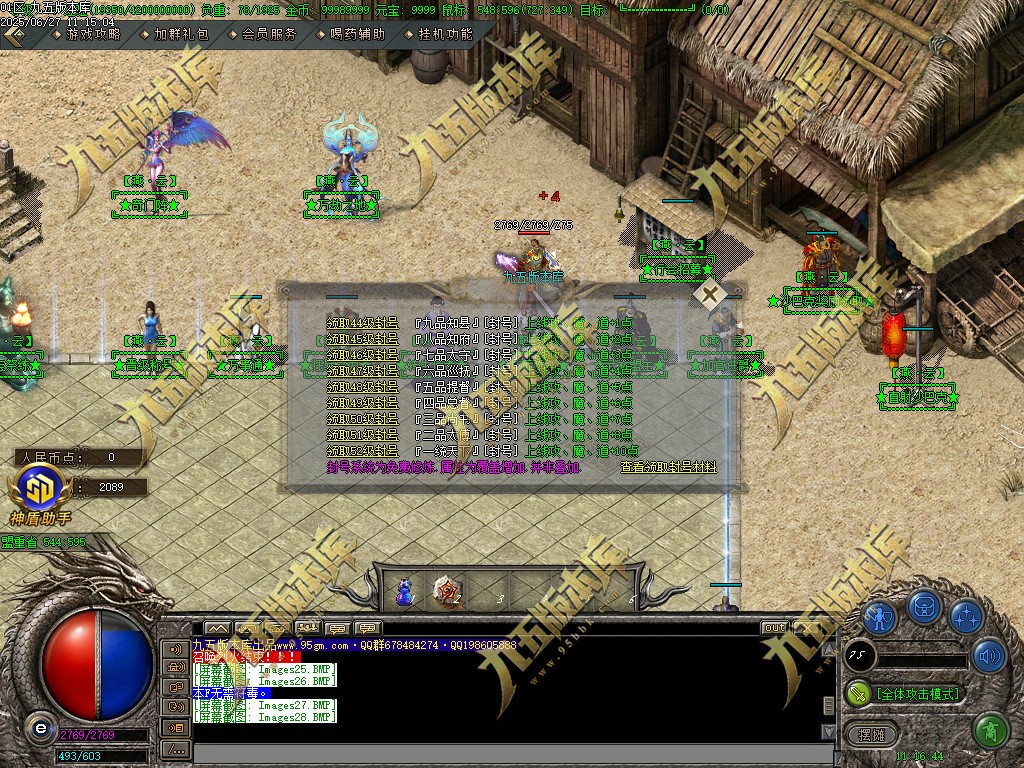View title materials via 查看领取封号材料
1024x768 pixels.
click(668, 467)
